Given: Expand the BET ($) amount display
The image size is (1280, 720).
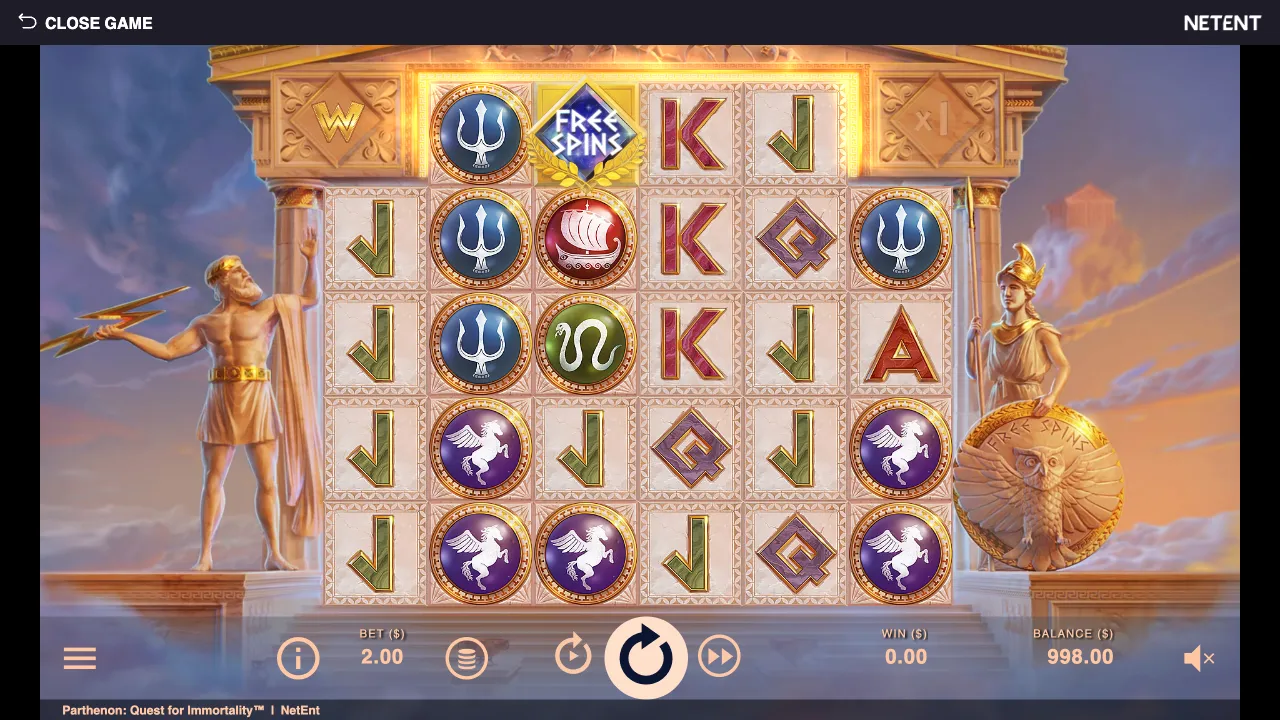Looking at the screenshot, I should pyautogui.click(x=380, y=648).
